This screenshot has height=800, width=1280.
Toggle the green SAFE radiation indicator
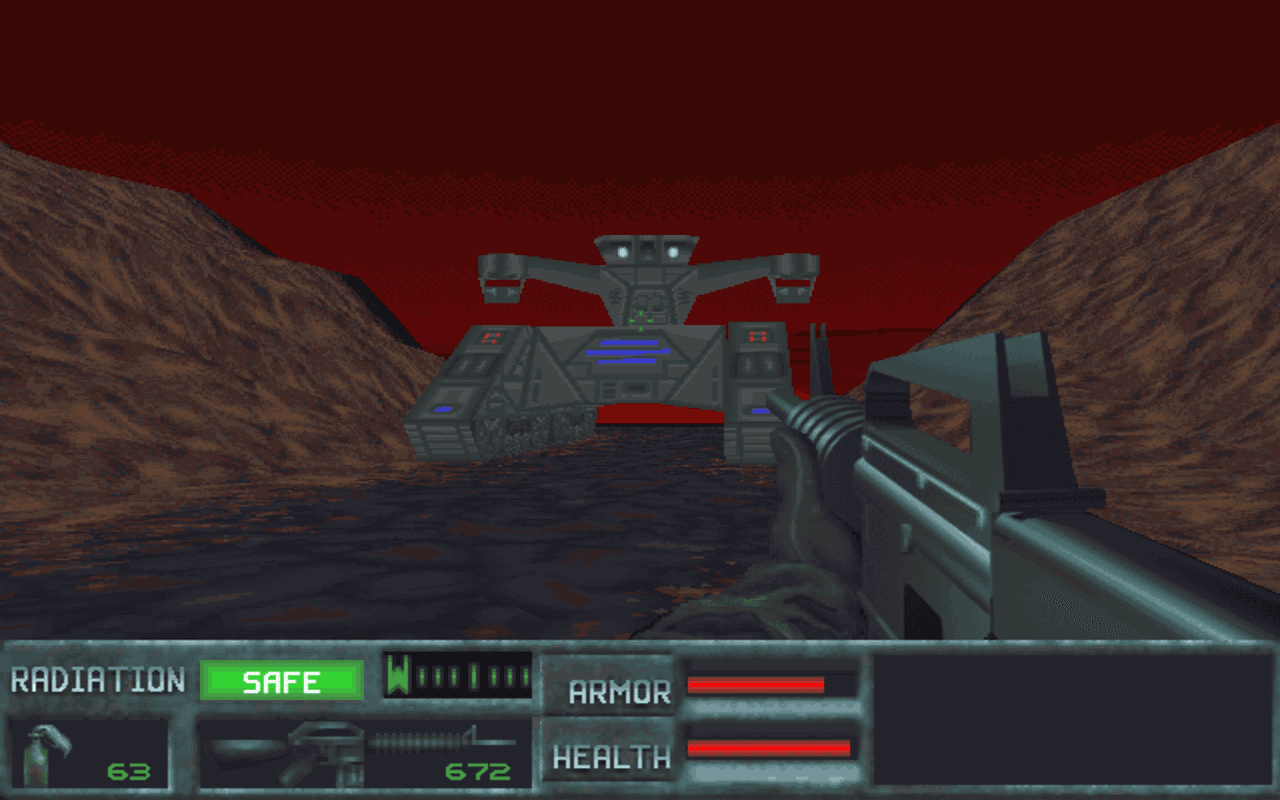pos(281,681)
